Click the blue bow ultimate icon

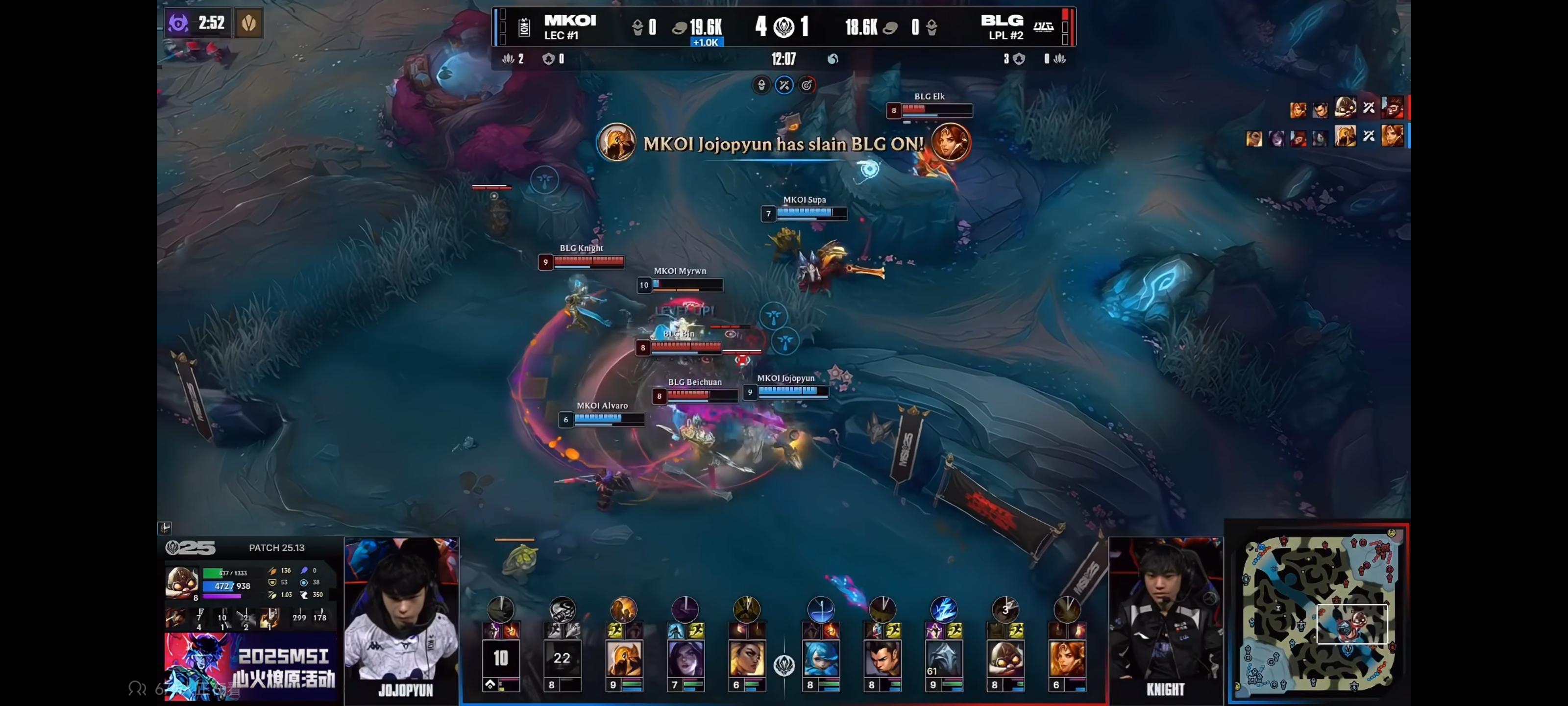(821, 608)
